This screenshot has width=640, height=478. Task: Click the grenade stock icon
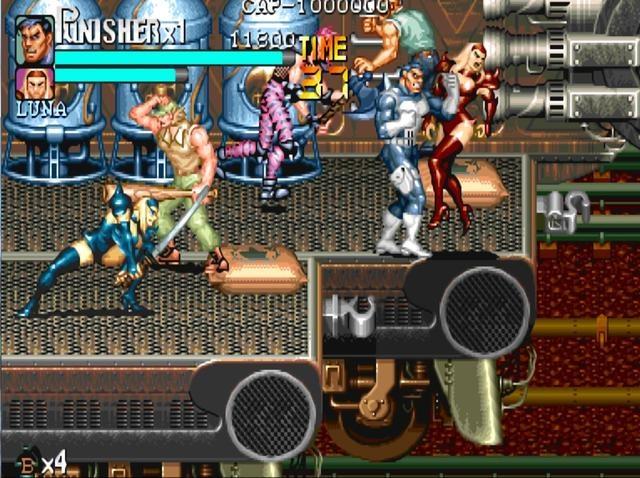coord(28,464)
